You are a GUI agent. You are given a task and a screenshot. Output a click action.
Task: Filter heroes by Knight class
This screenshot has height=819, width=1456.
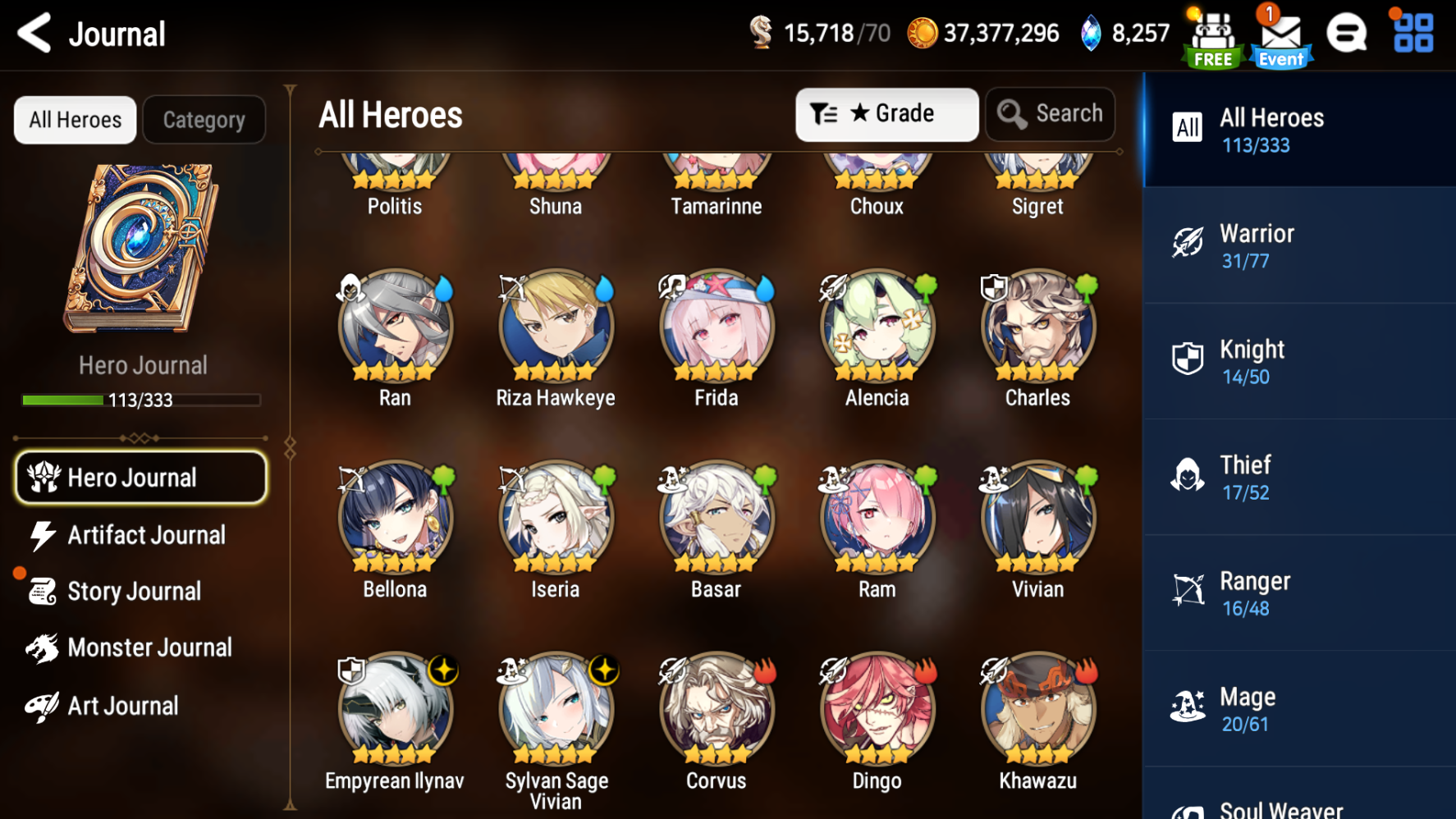1299,362
